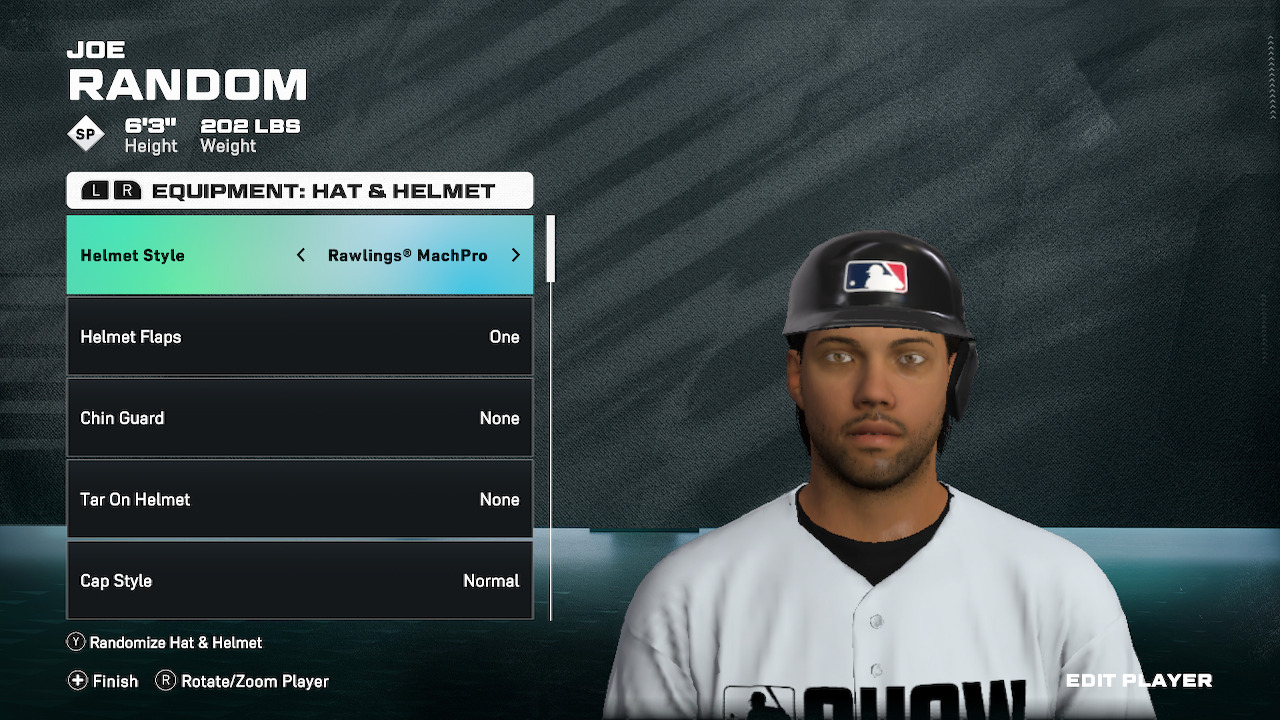
Task: Activate Rotate/Zoom Player
Action: 243,681
